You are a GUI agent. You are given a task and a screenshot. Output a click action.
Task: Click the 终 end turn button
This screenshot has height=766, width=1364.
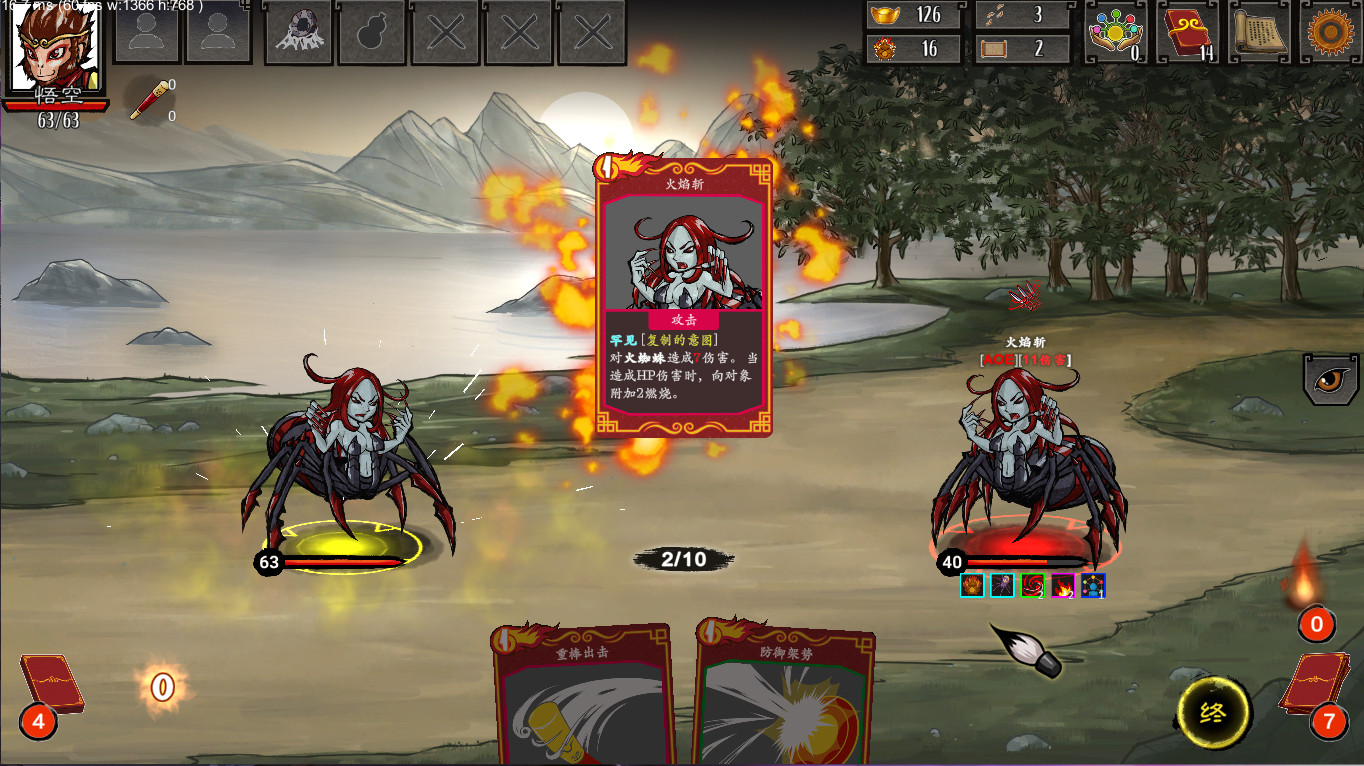(1214, 713)
